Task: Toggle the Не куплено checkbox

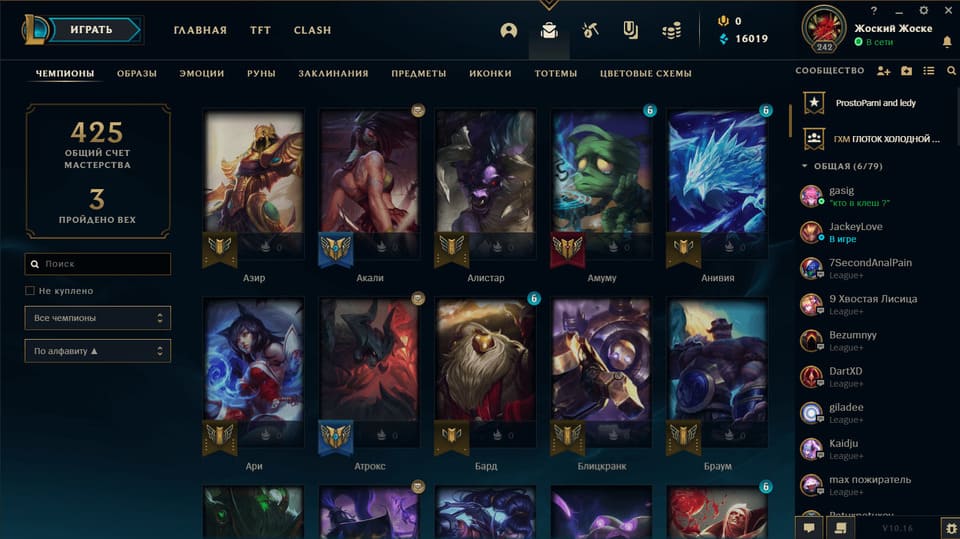Action: click(30, 291)
